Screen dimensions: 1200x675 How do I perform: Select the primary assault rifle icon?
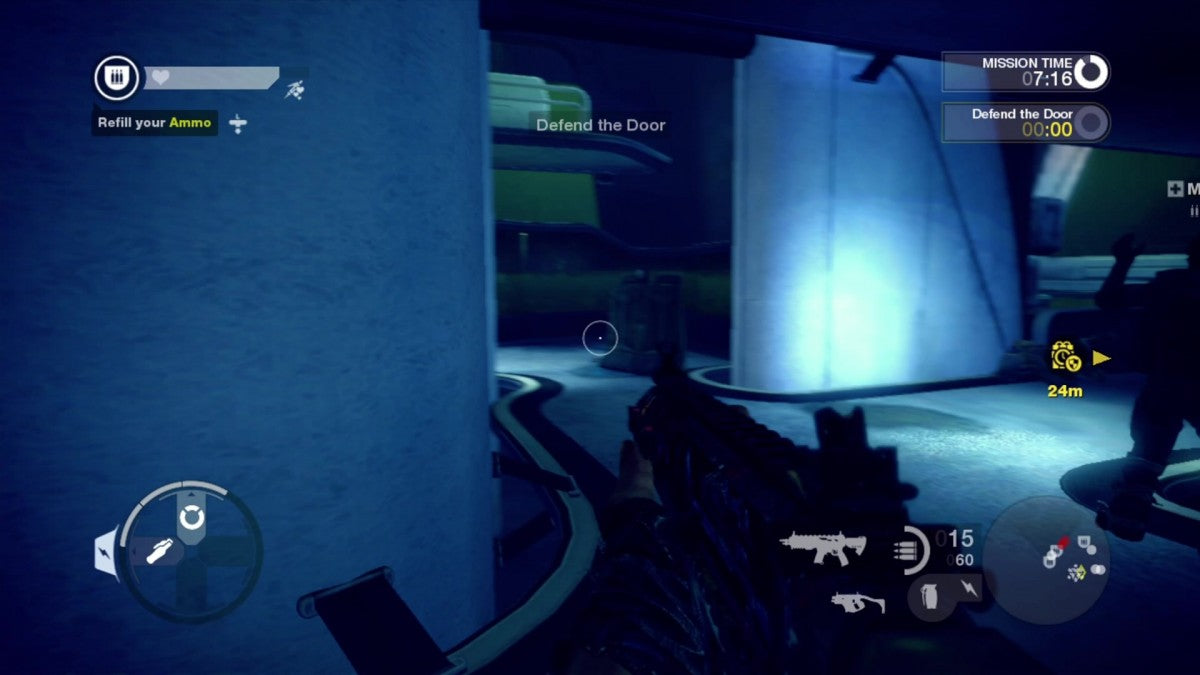[822, 548]
